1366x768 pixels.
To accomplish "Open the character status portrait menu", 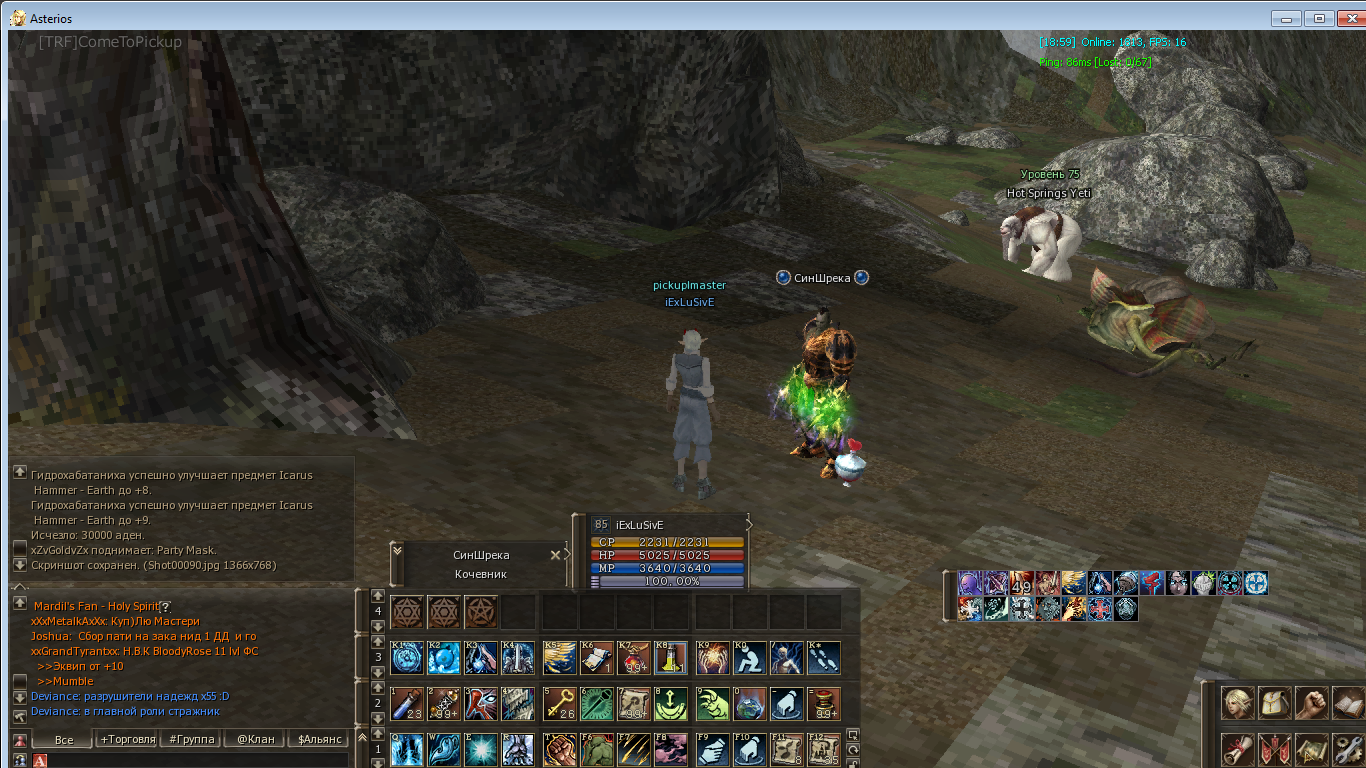I will pyautogui.click(x=1238, y=703).
